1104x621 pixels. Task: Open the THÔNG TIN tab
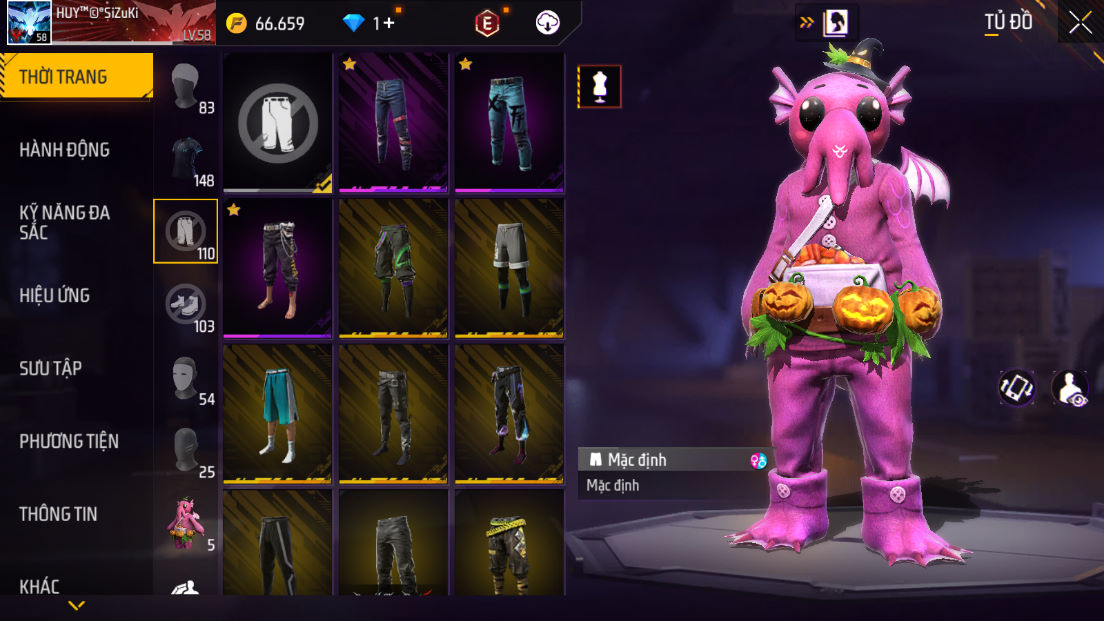pos(58,514)
